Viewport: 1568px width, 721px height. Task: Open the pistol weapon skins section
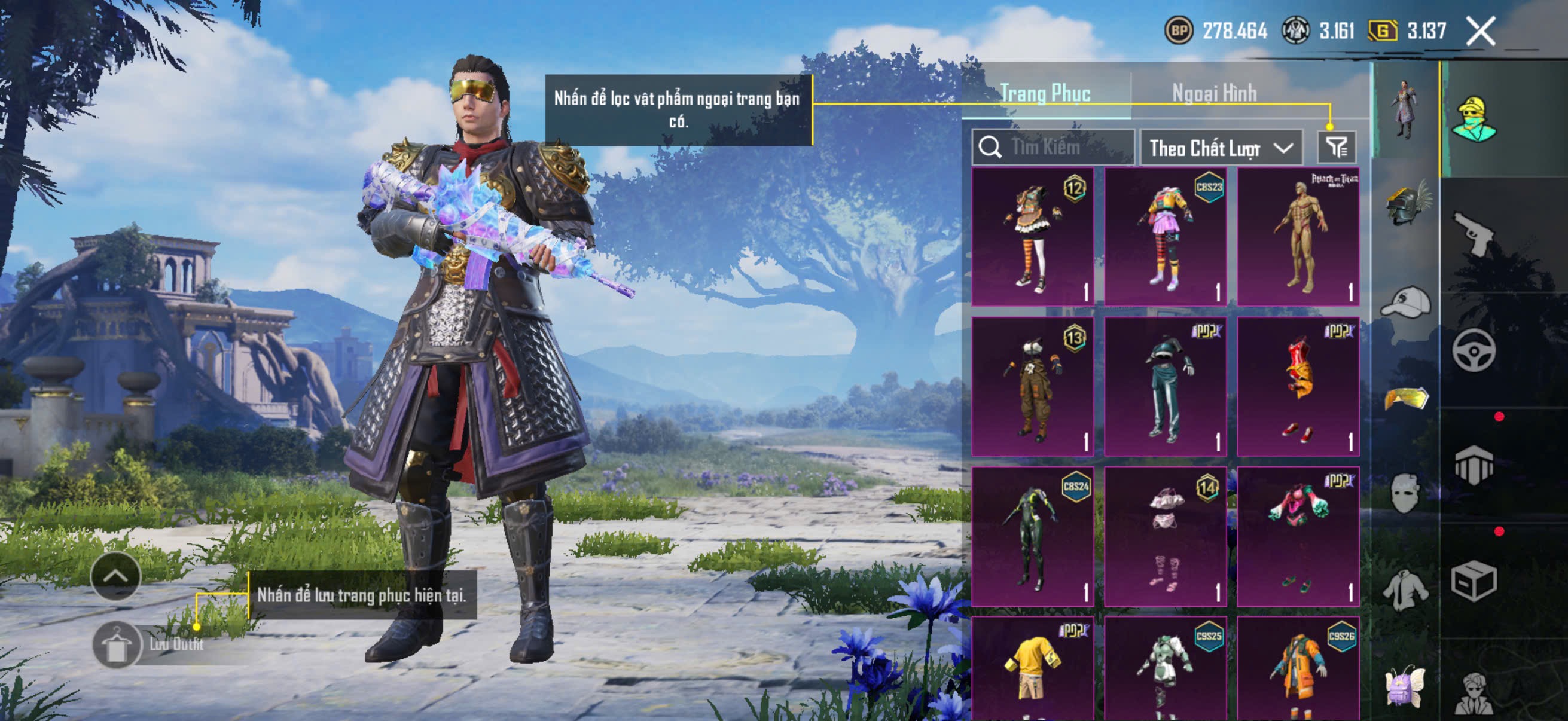1474,233
